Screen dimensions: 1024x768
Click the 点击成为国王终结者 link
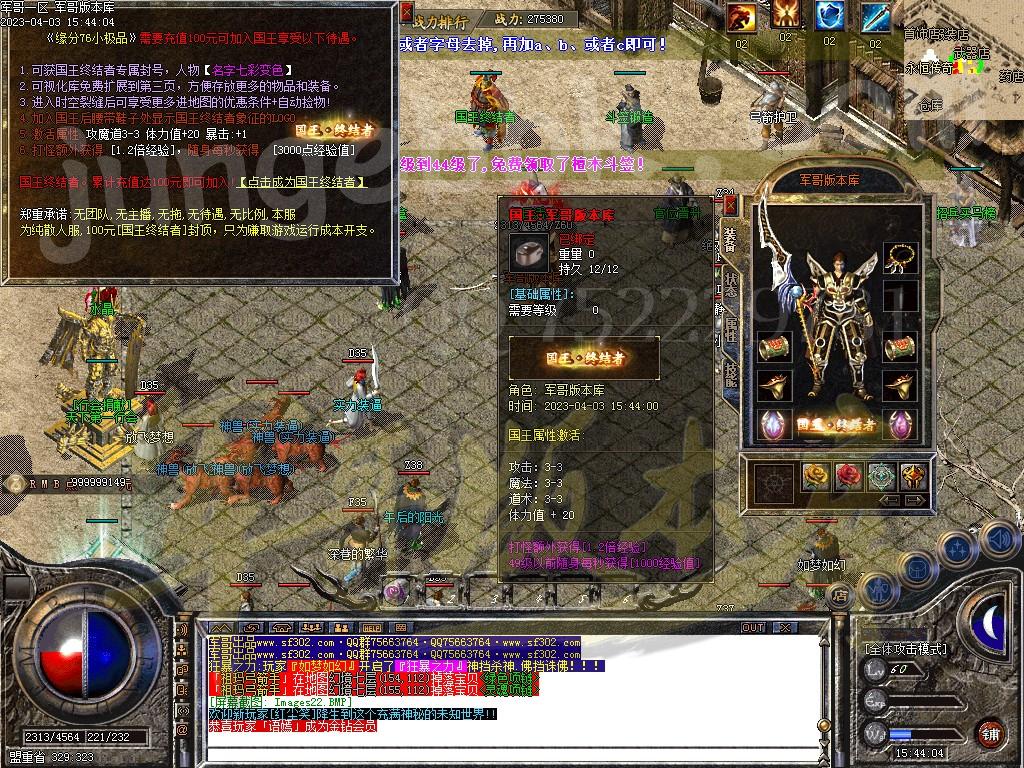pyautogui.click(x=302, y=183)
